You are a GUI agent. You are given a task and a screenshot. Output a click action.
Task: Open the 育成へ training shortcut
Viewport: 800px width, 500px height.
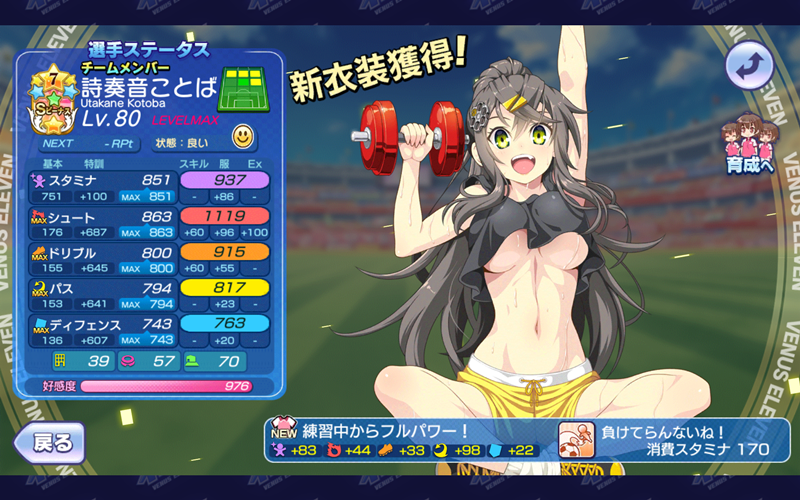pos(750,146)
